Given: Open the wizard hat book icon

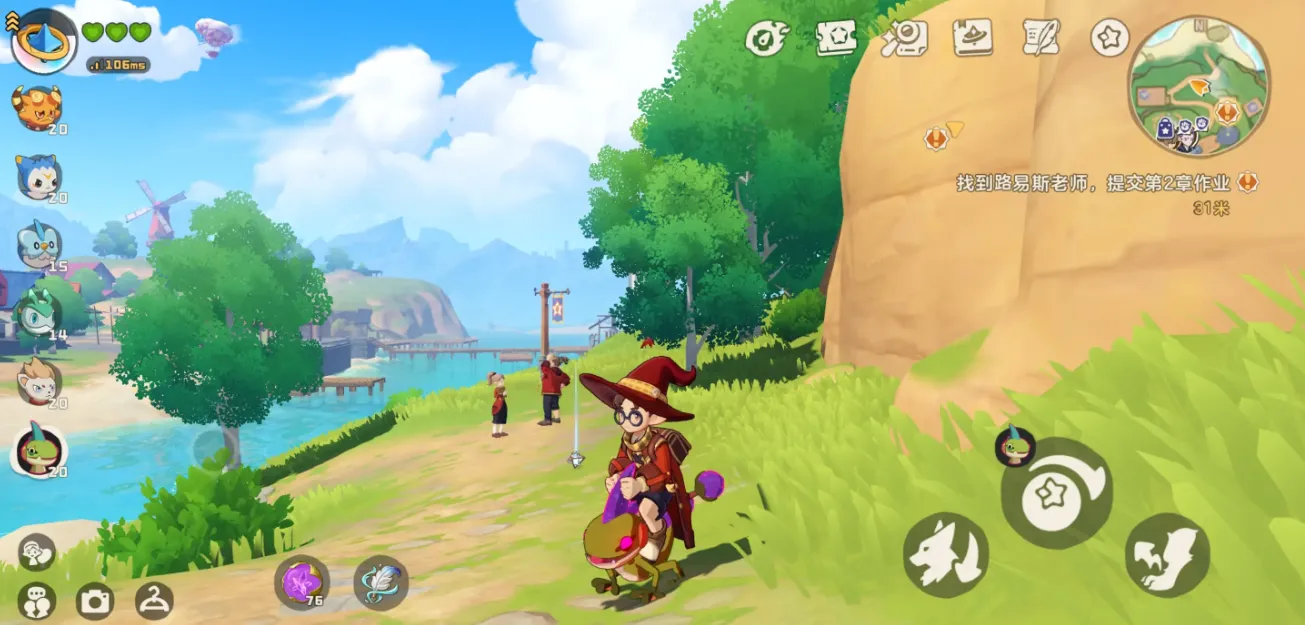Looking at the screenshot, I should tap(972, 38).
